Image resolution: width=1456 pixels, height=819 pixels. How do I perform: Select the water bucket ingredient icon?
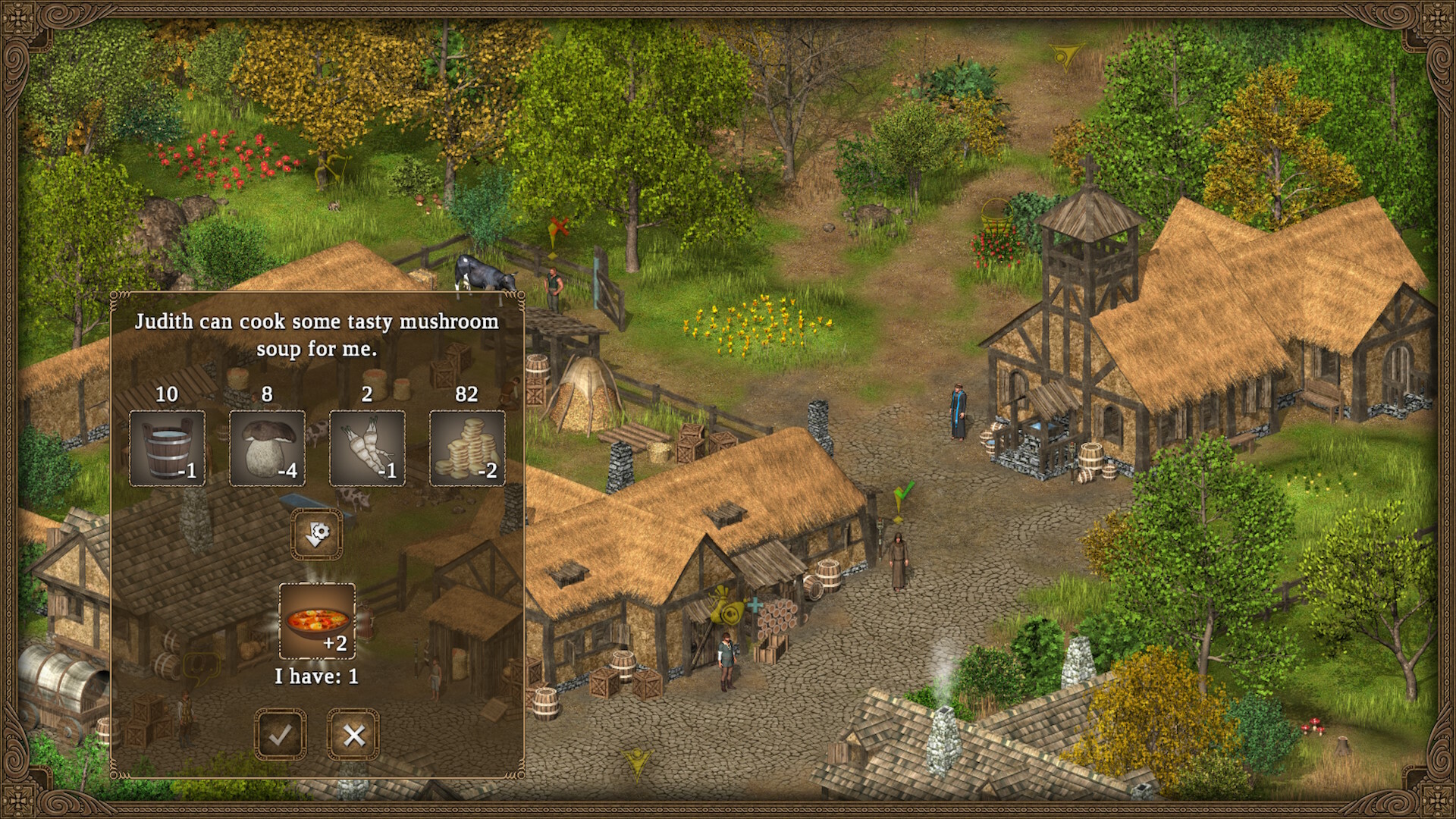coord(168,447)
